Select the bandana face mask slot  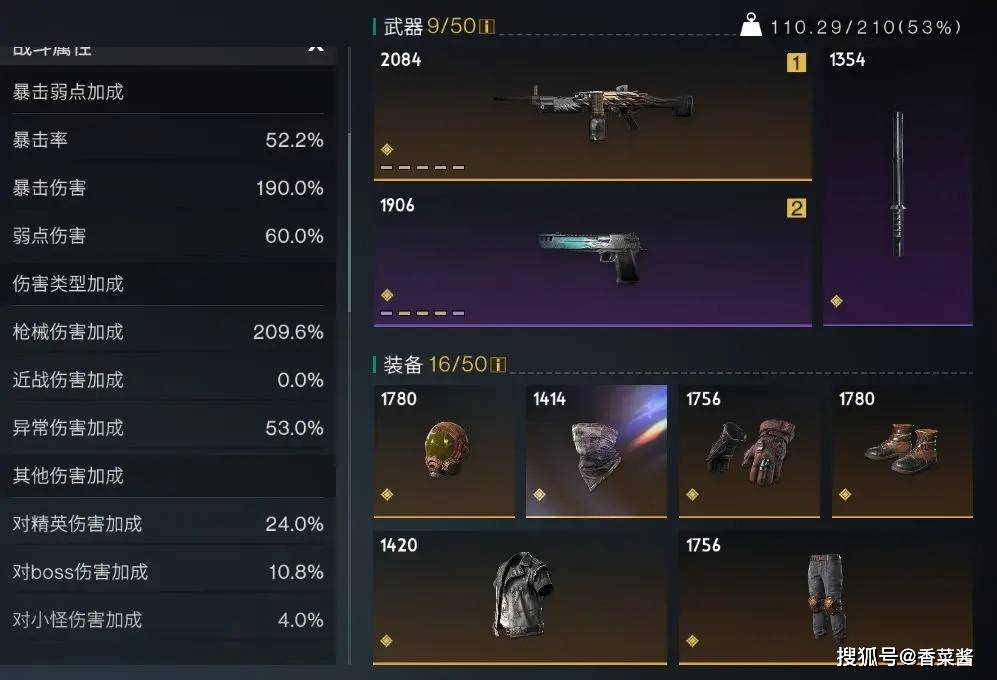(596, 450)
